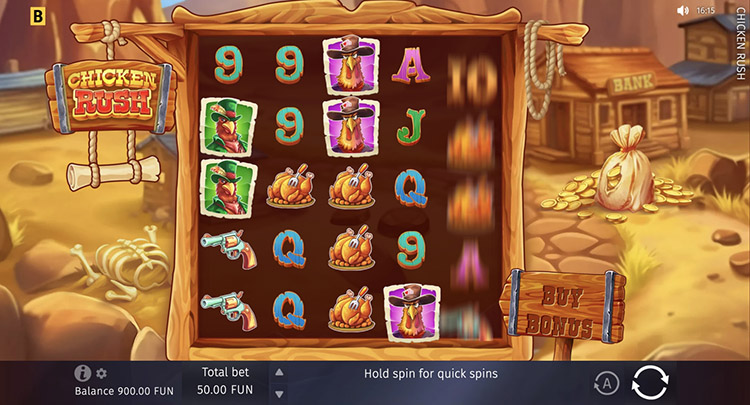750x405 pixels.
Task: Click the yellow B logo icon
Action: click(38, 16)
